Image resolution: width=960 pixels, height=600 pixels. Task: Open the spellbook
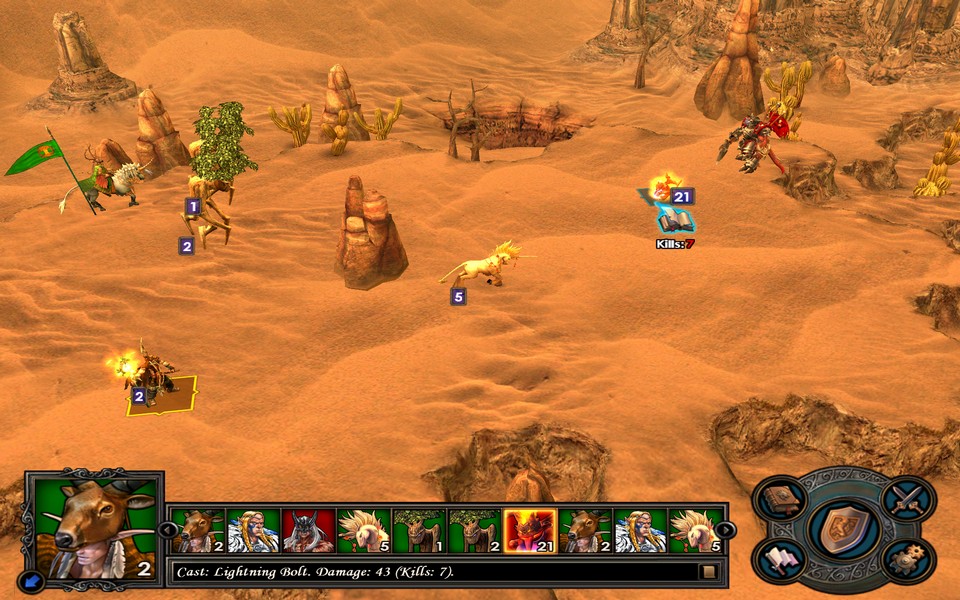click(x=782, y=498)
